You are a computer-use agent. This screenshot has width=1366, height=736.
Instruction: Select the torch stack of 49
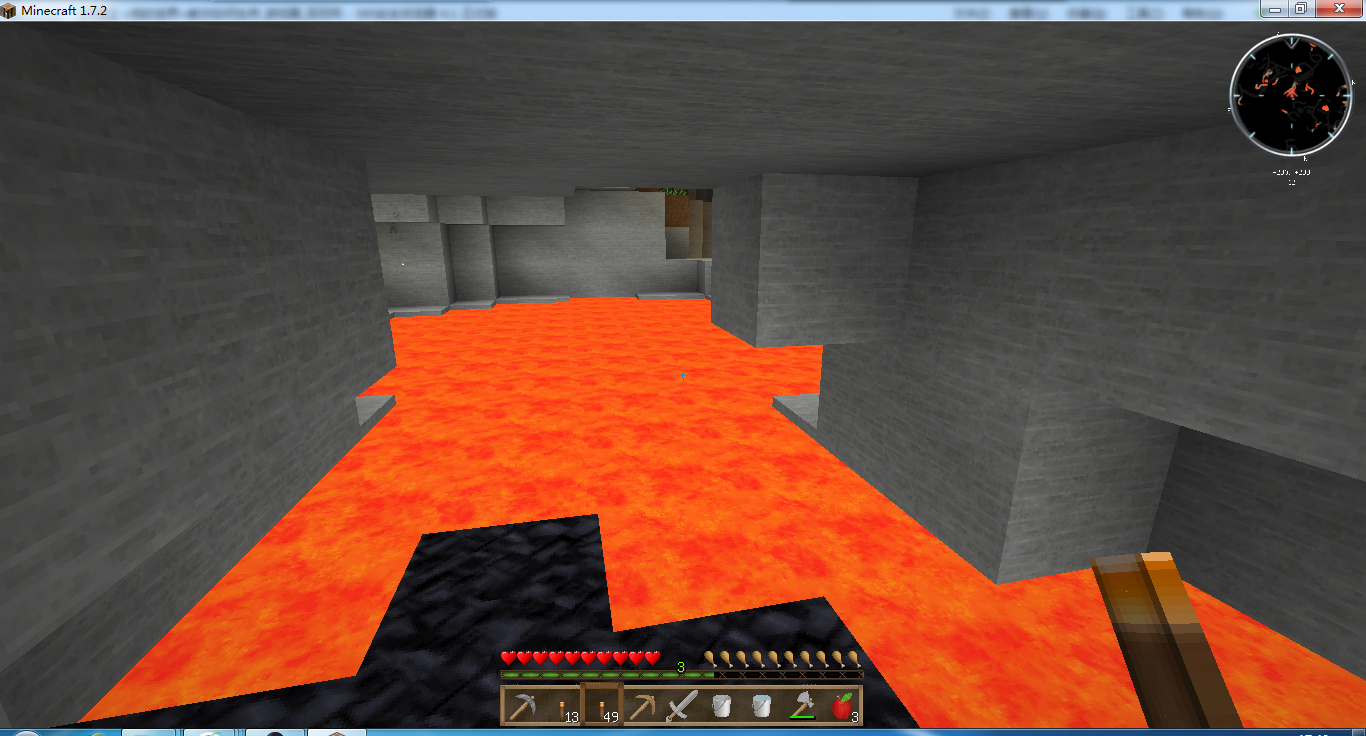pos(602,706)
